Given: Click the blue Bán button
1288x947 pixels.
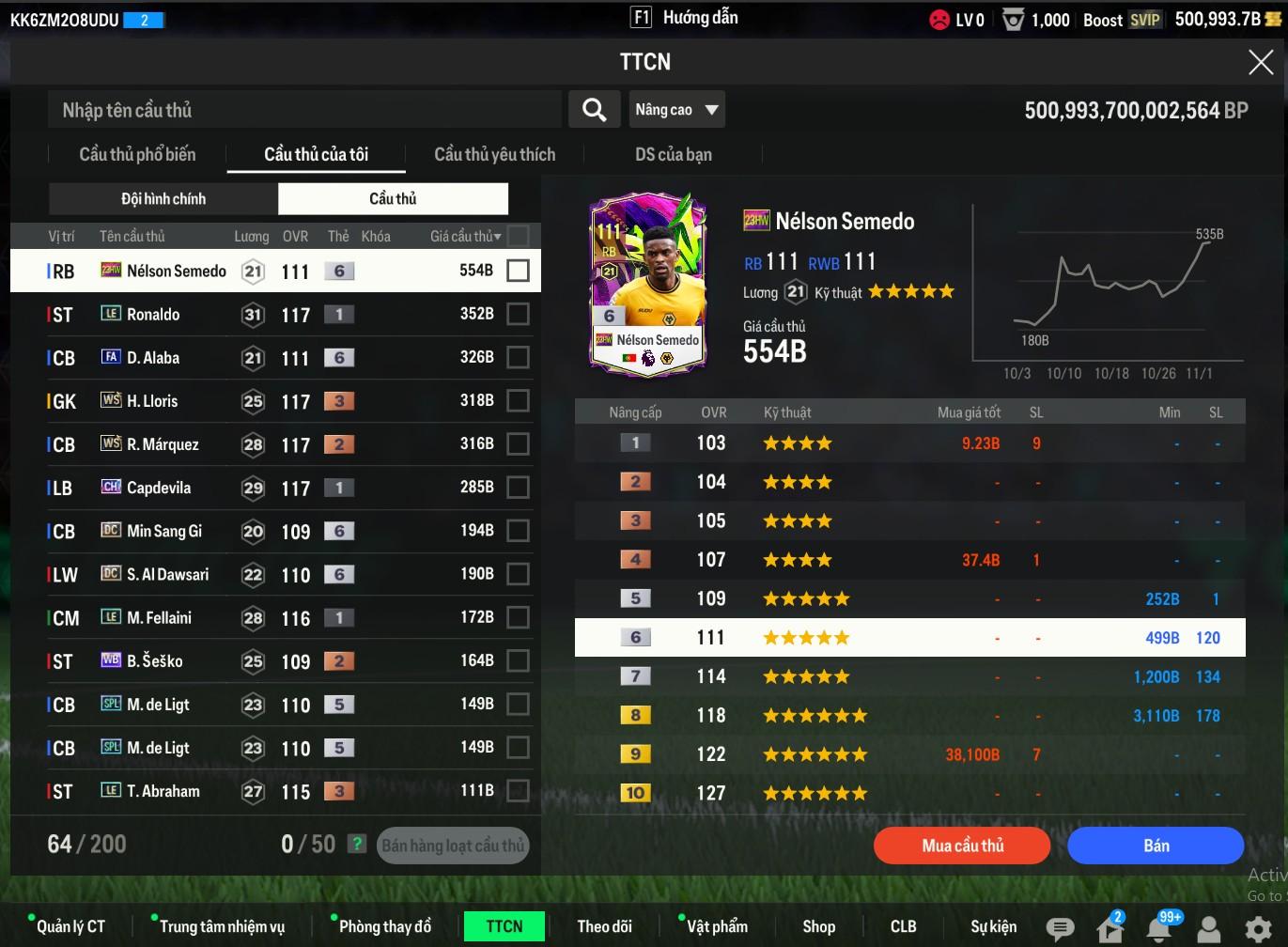Looking at the screenshot, I should coord(1156,846).
